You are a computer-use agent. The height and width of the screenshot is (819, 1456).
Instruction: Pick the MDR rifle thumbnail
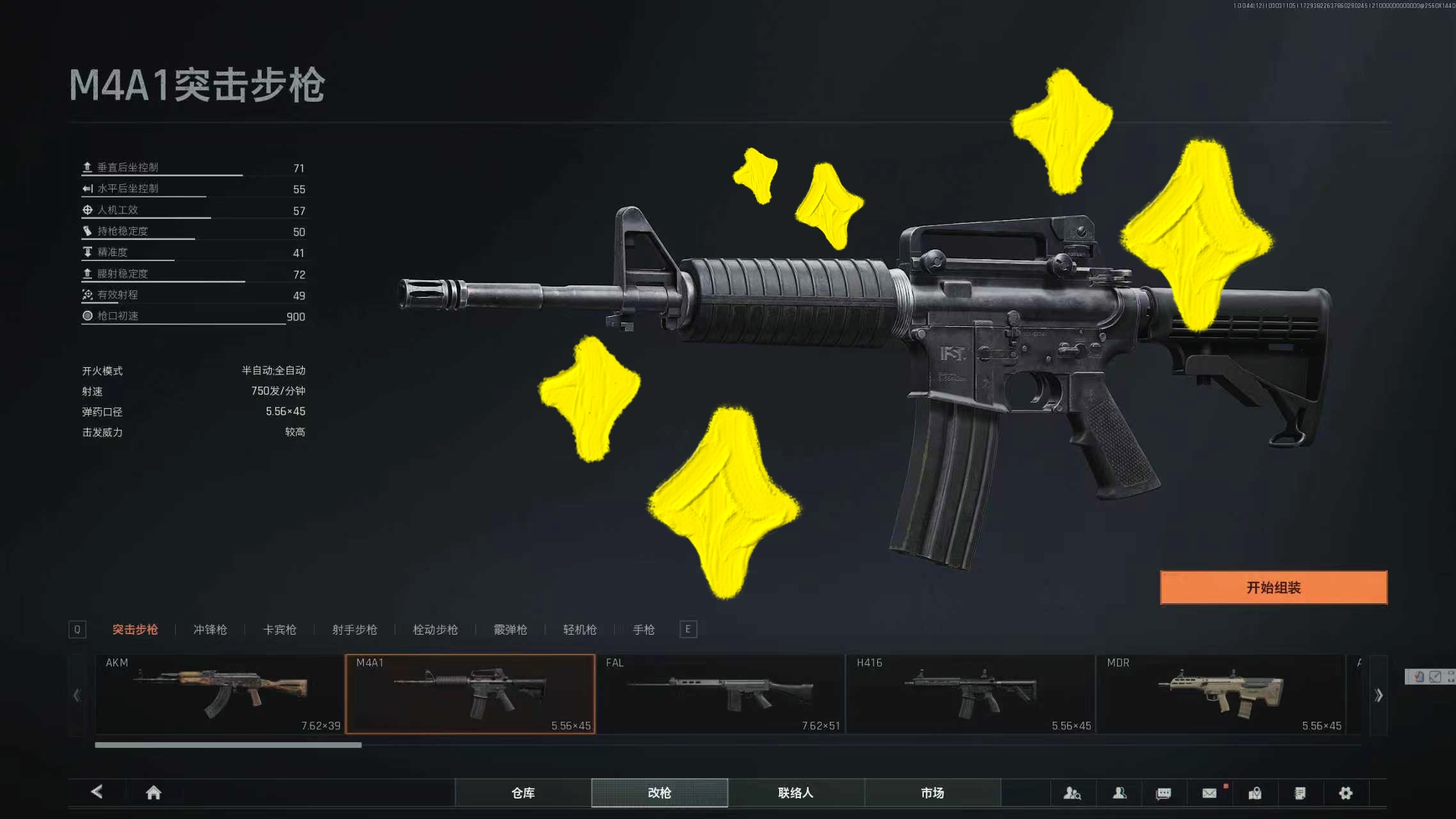click(x=1221, y=694)
